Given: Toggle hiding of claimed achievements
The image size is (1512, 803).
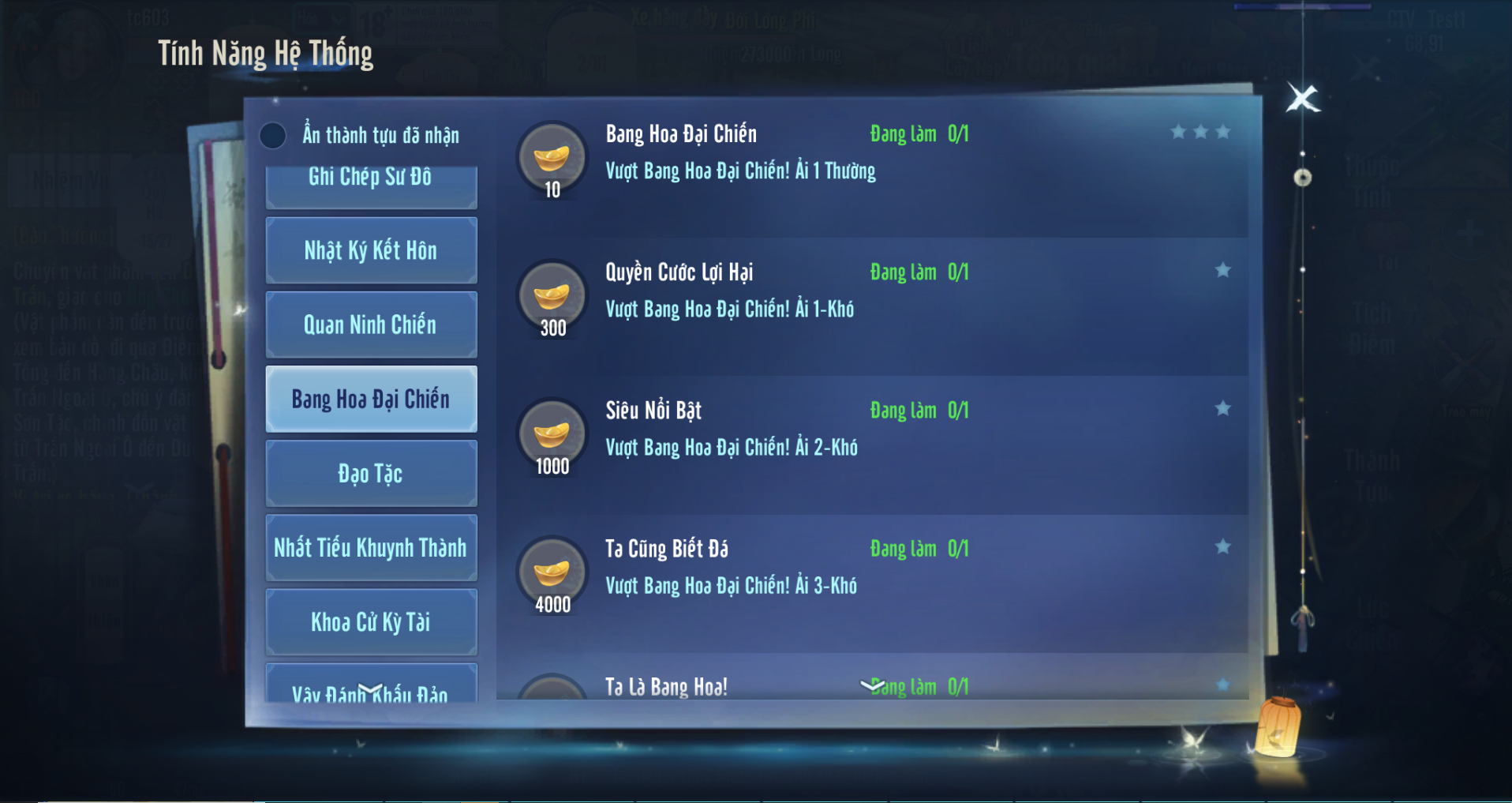Looking at the screenshot, I should [x=273, y=136].
